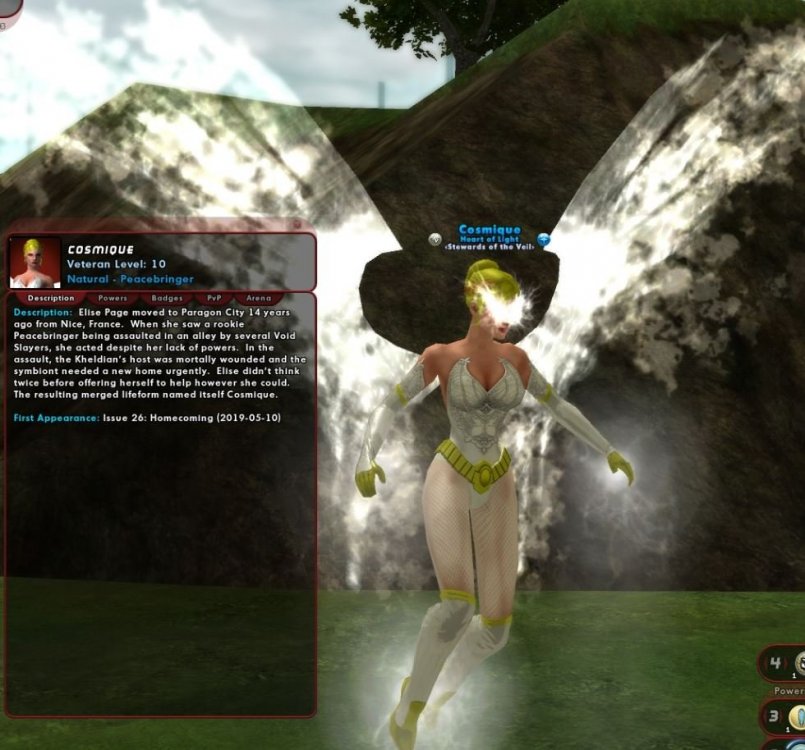805x750 pixels.
Task: Show the Arena tab
Action: point(258,297)
